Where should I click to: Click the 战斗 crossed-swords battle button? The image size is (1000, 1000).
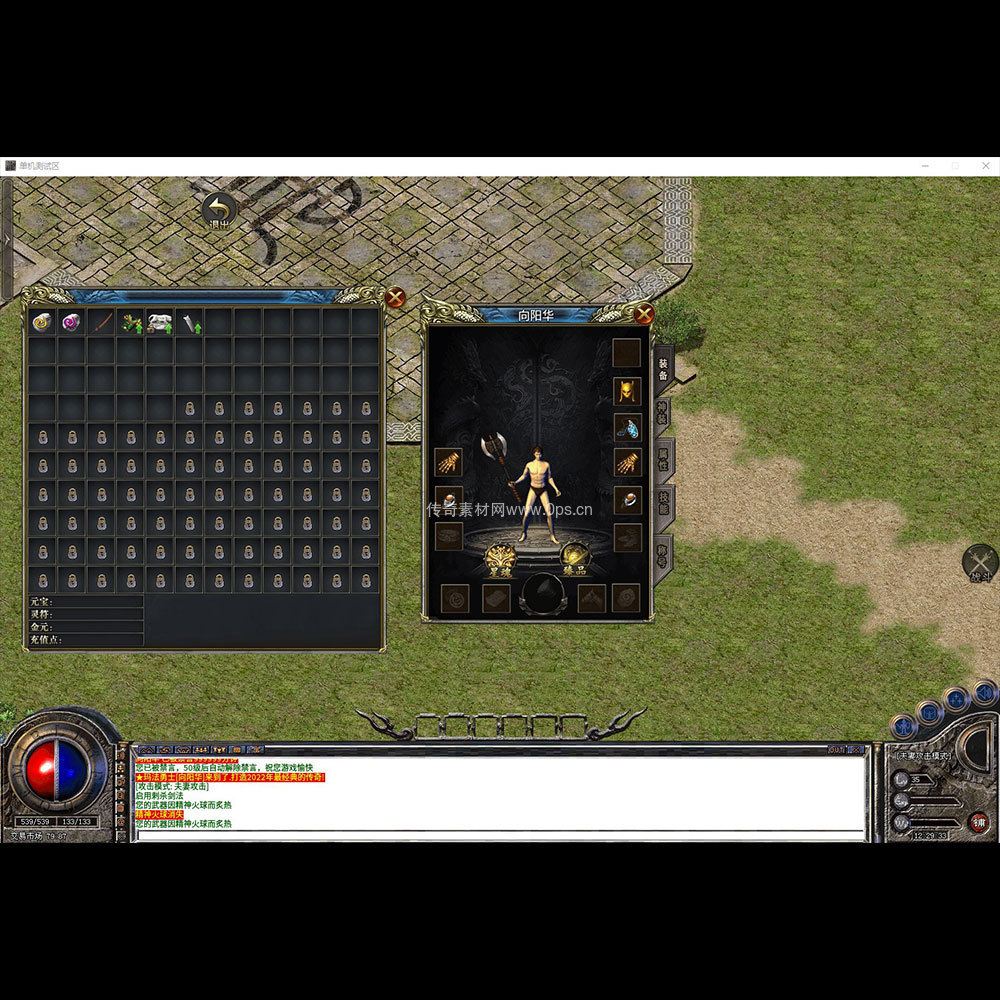click(980, 564)
